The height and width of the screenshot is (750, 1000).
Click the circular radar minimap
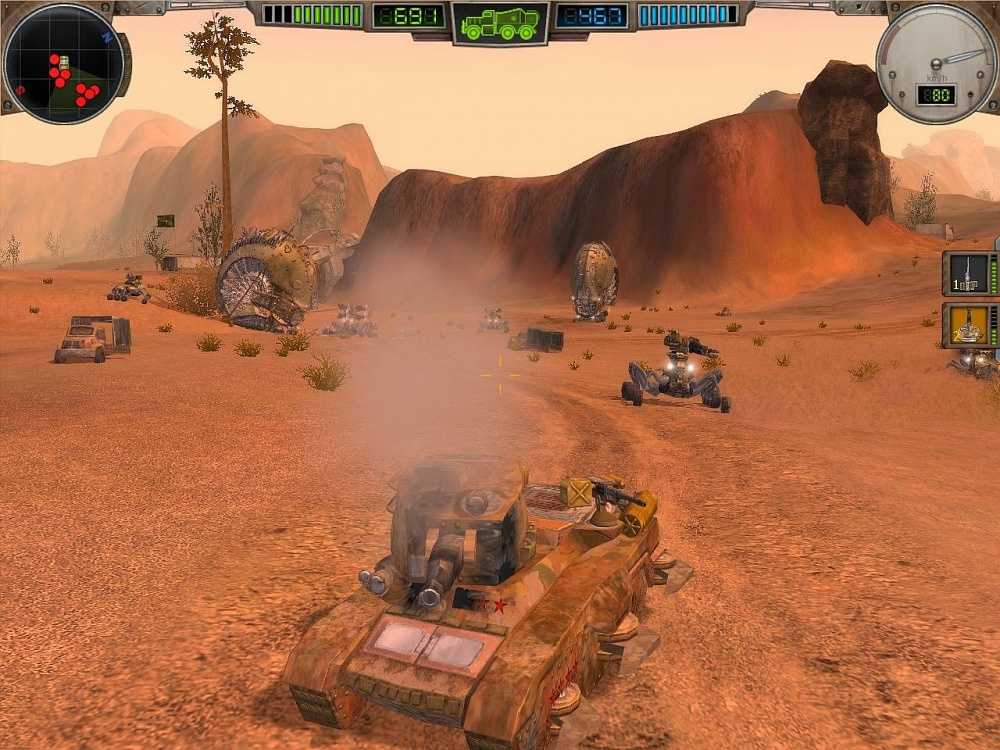pos(64,63)
